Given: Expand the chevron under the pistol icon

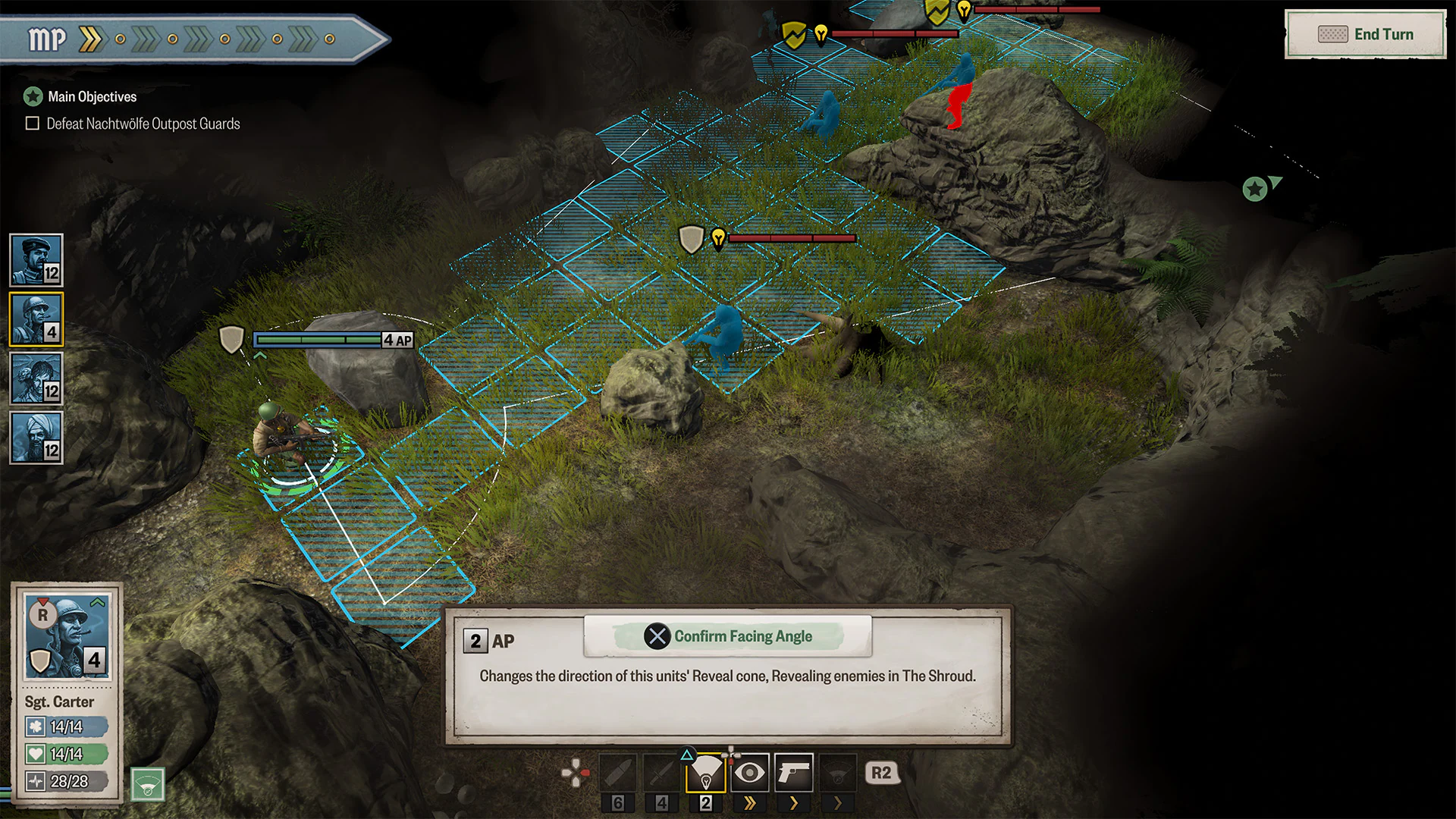Looking at the screenshot, I should pyautogui.click(x=793, y=804).
